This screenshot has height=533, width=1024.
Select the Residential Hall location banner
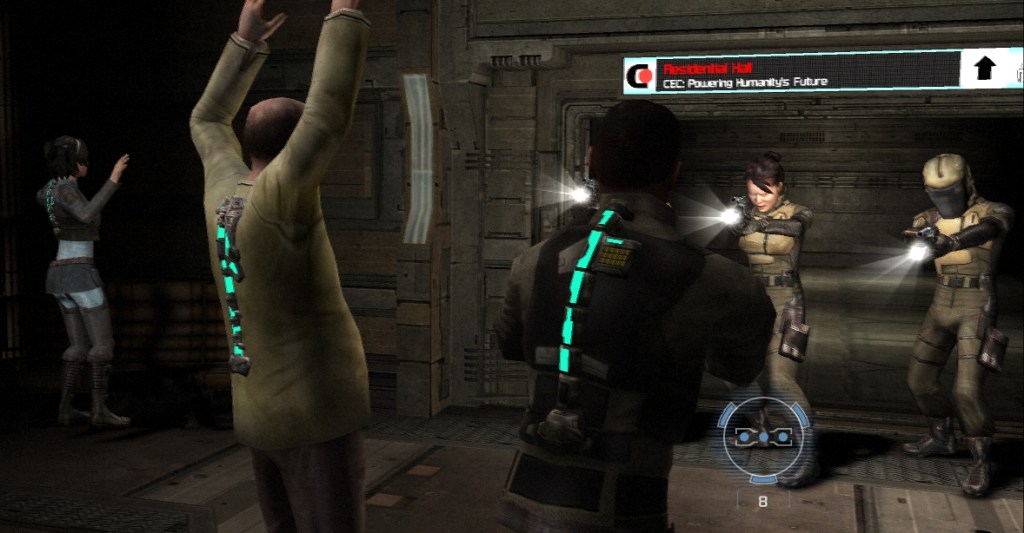pos(790,74)
